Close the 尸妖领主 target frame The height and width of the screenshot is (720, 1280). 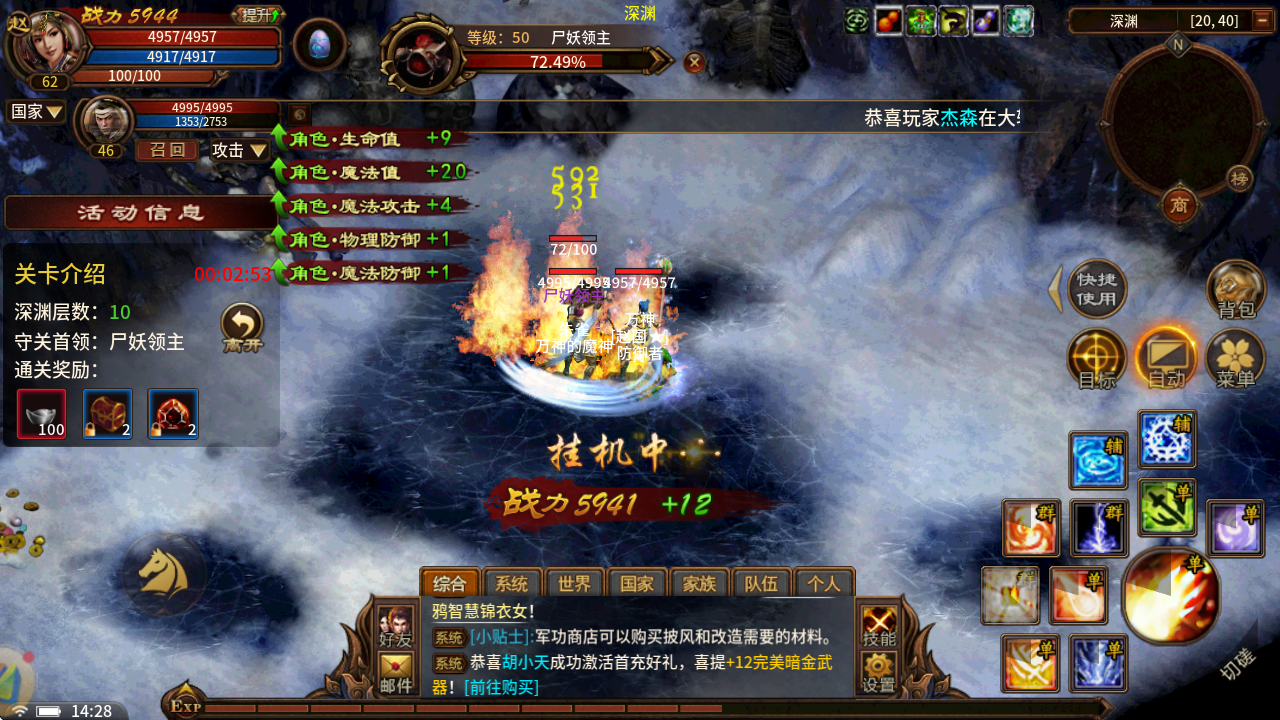(694, 63)
